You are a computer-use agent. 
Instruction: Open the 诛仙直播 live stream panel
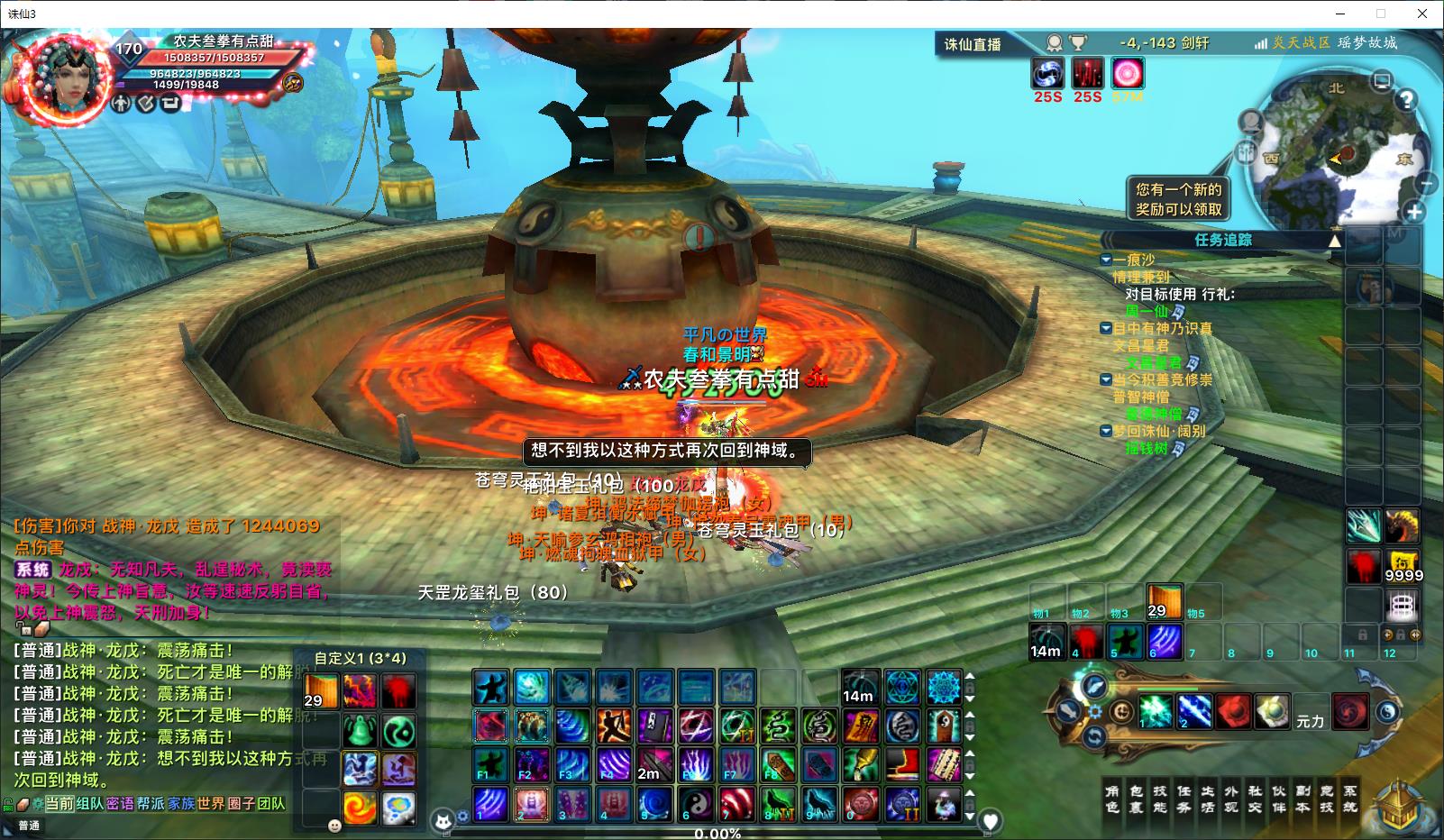click(x=972, y=44)
